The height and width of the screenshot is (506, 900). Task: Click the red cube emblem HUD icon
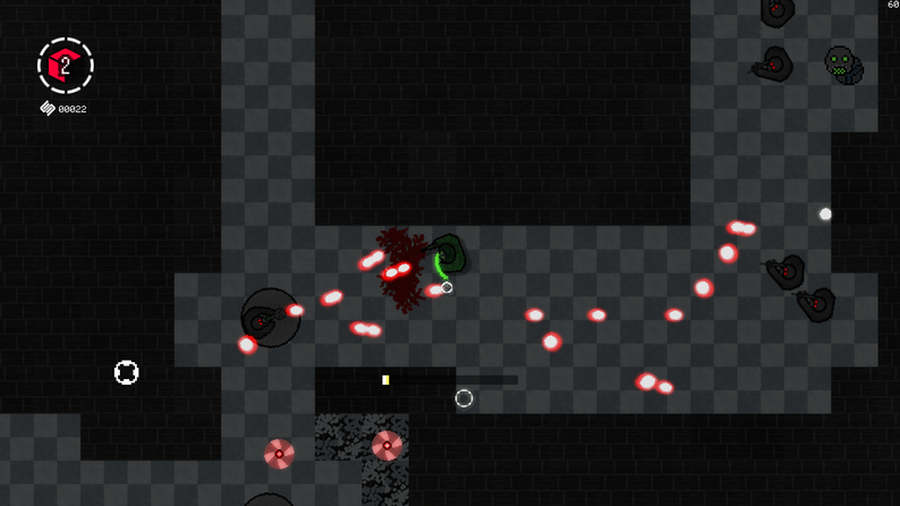click(65, 66)
